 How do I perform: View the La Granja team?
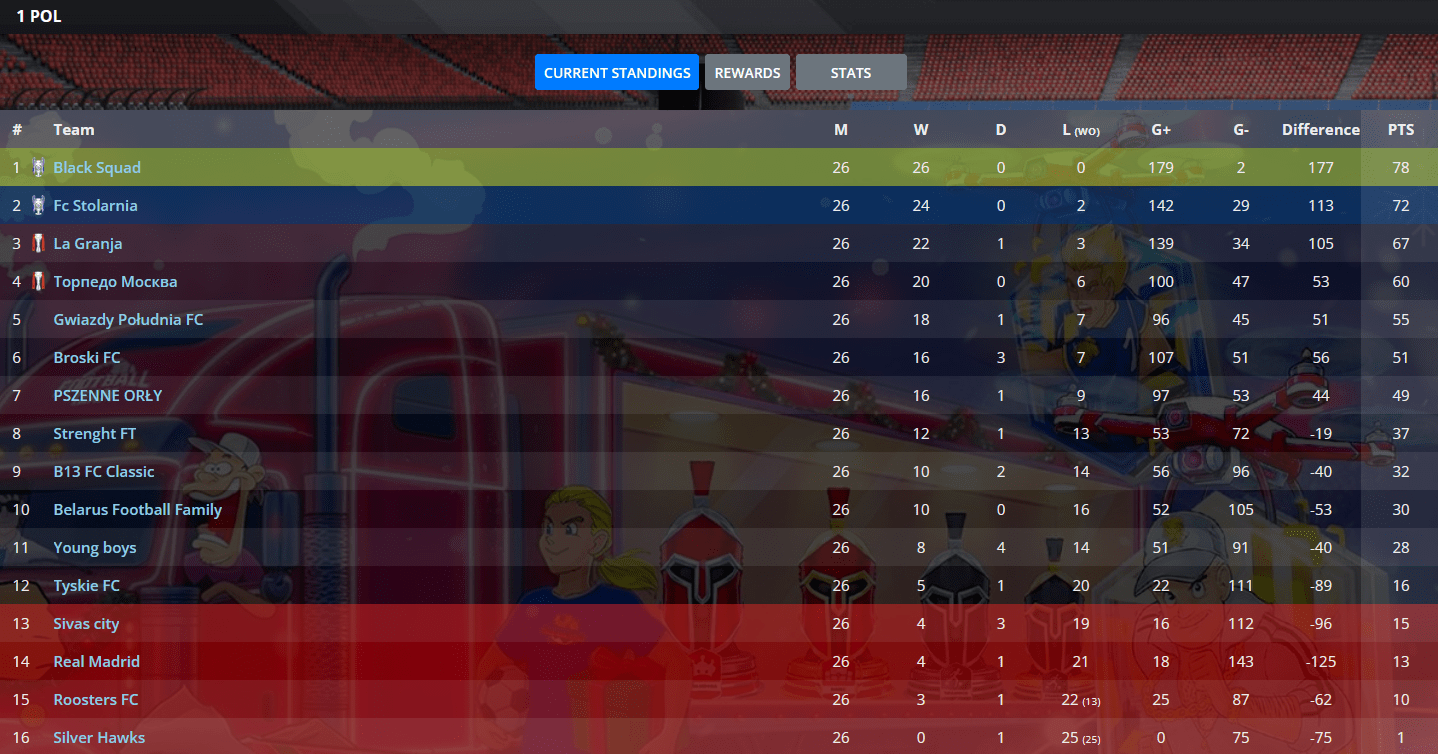[88, 244]
